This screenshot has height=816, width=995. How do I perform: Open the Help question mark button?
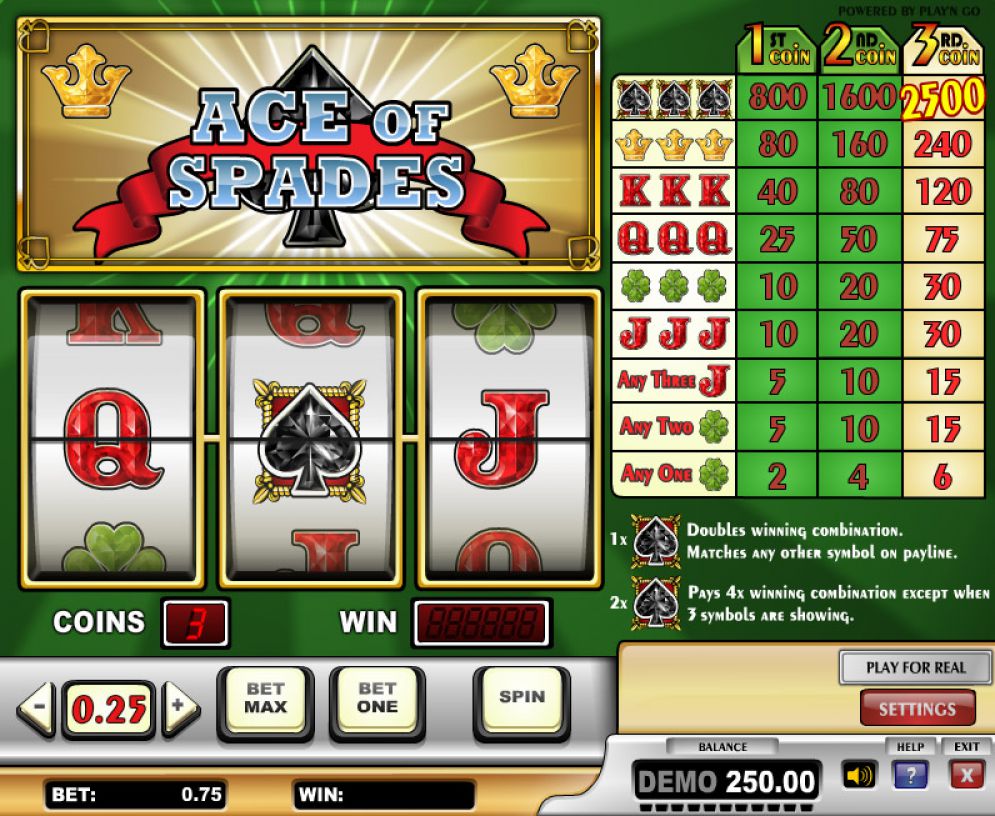[911, 775]
